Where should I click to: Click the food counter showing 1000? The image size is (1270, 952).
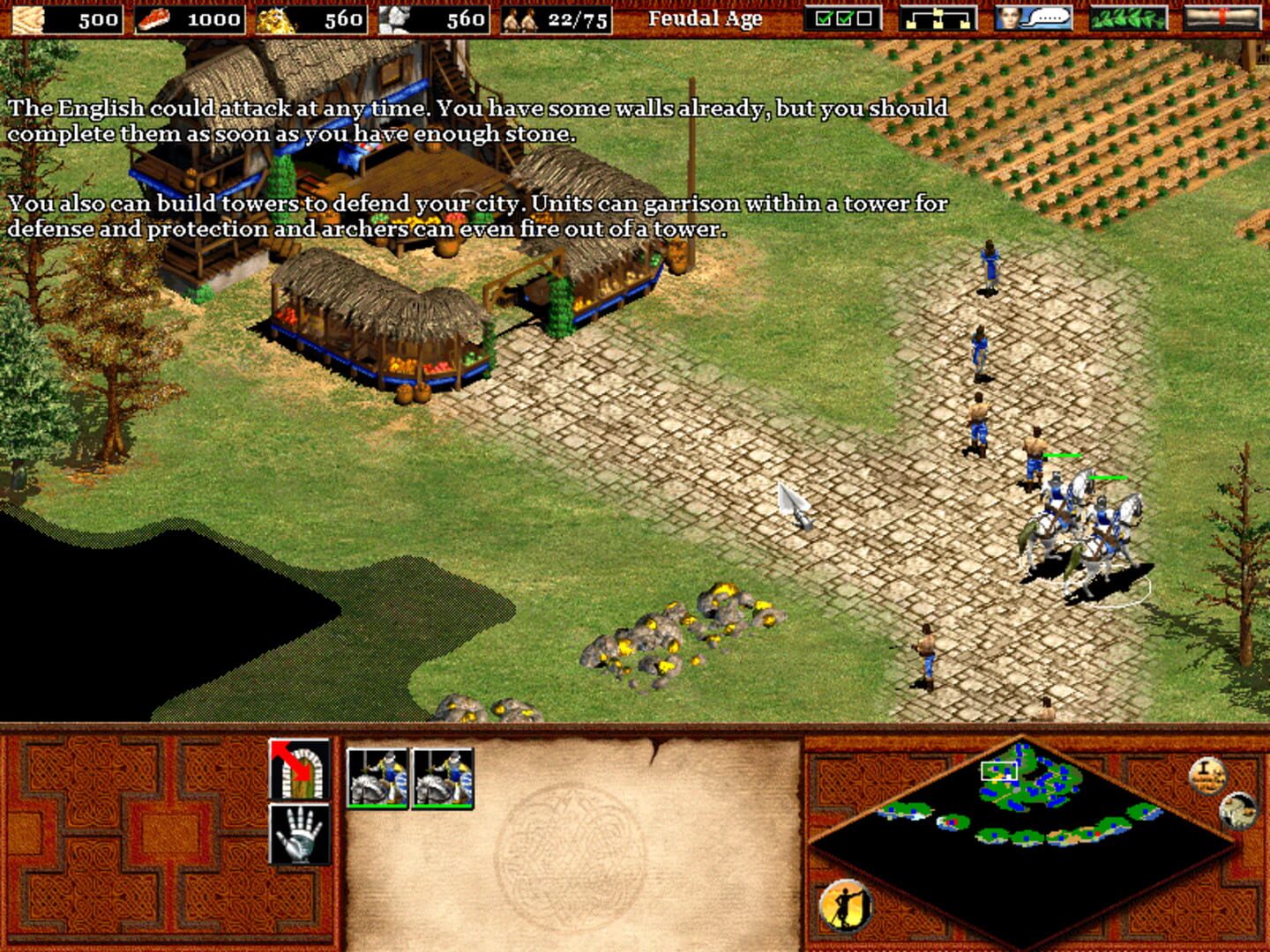(212, 19)
